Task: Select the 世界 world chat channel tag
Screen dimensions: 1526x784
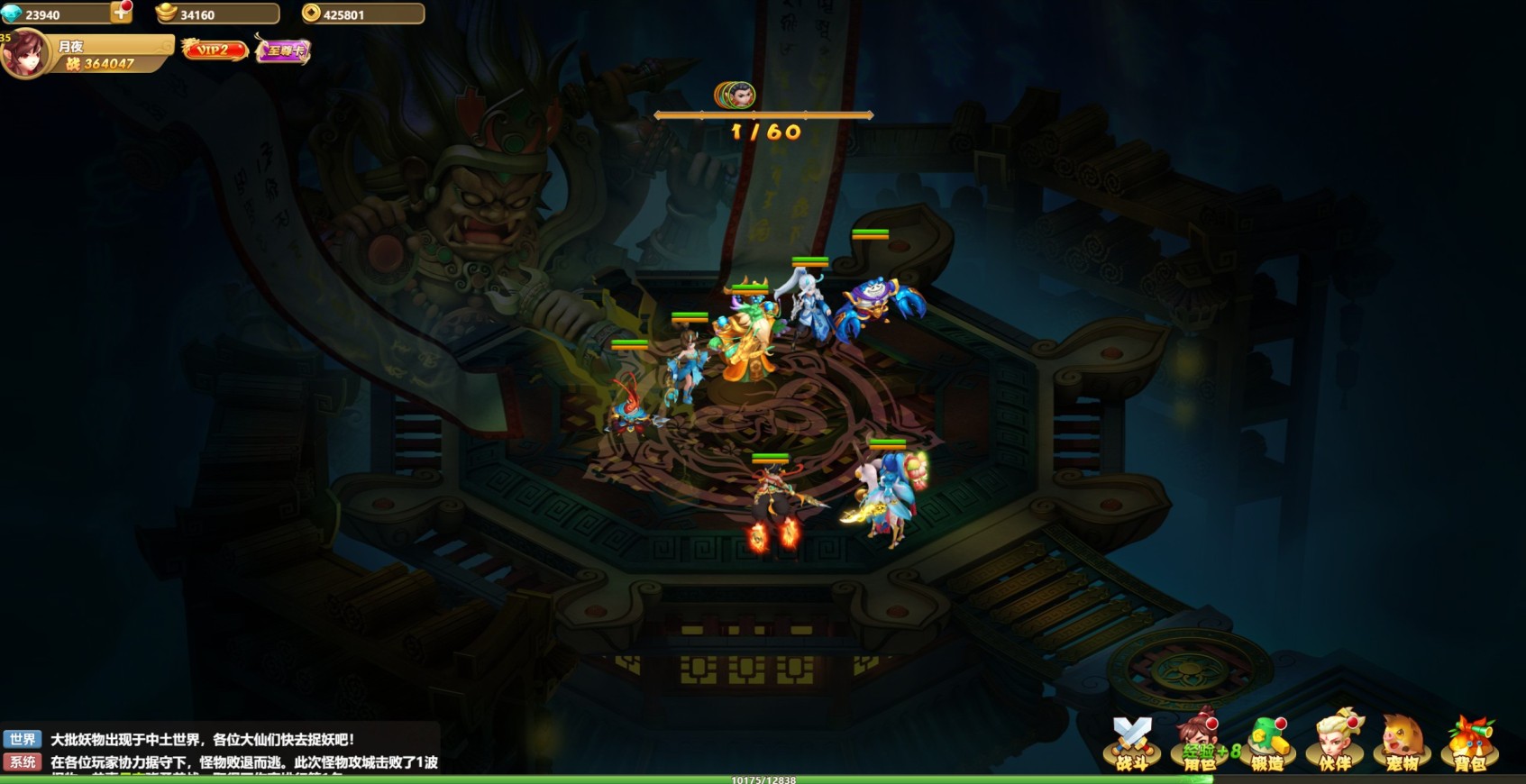Action: (23, 740)
